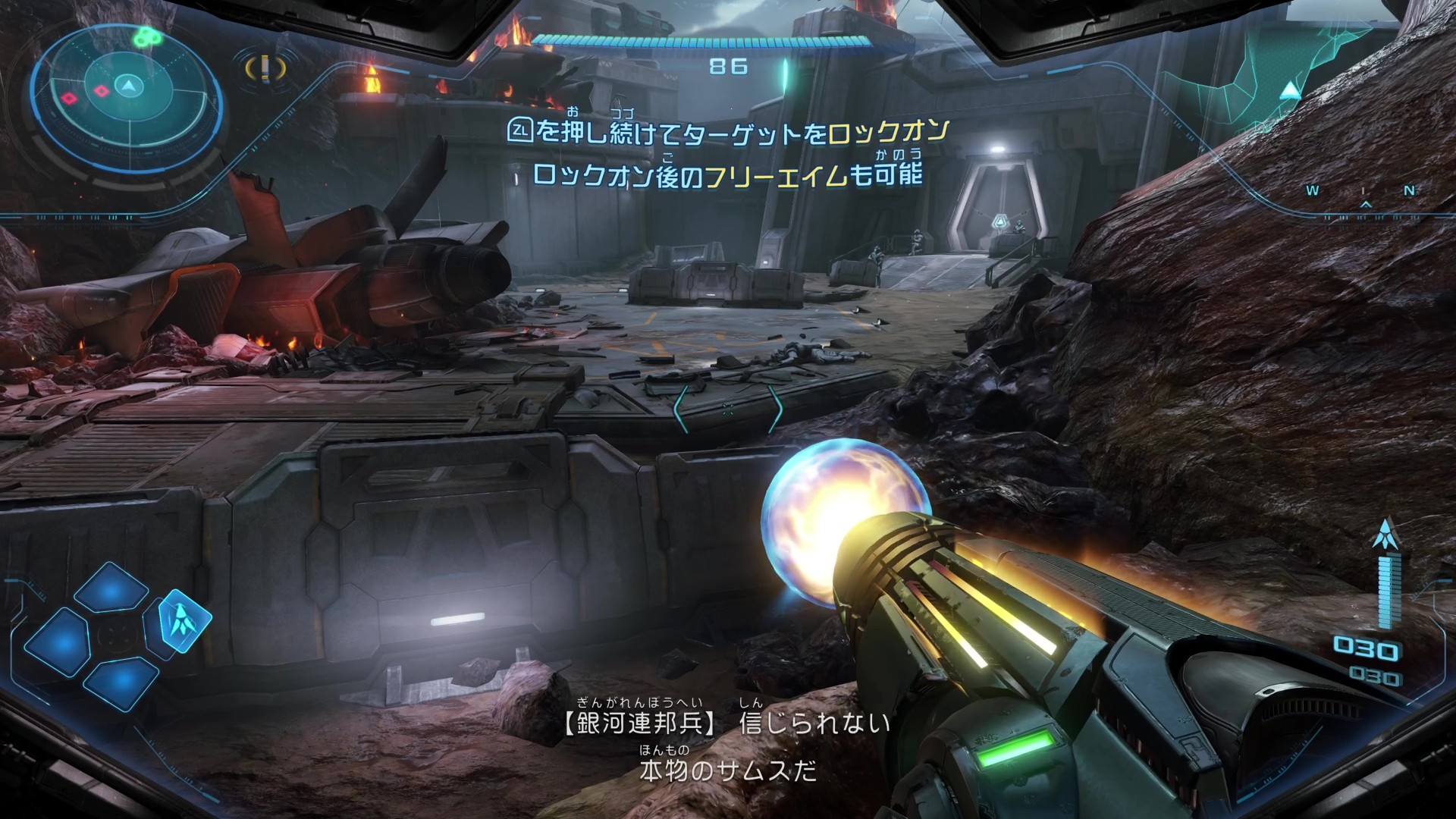Image resolution: width=1456 pixels, height=819 pixels.
Task: Click the green triangle indicator near the compass
Action: [1289, 89]
